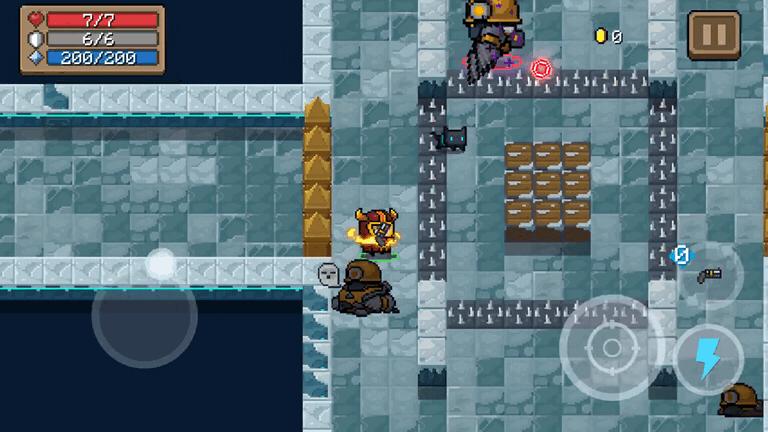Switch weapon using the pistol icon
This screenshot has width=768, height=432.
click(x=709, y=275)
